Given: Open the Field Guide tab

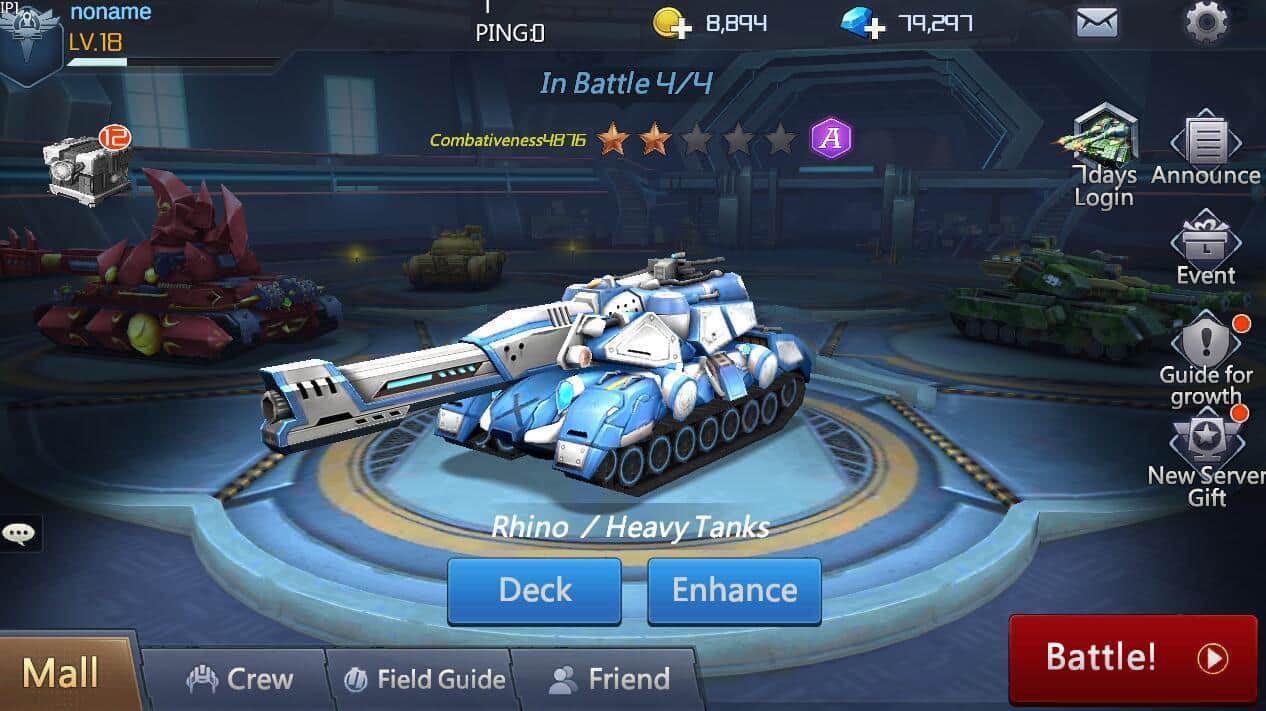Looking at the screenshot, I should tap(425, 680).
